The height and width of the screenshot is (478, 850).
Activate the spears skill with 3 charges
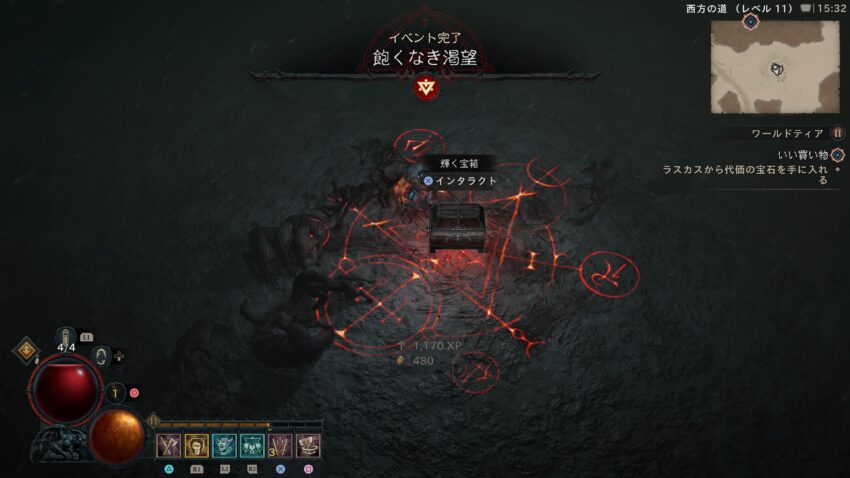[280, 446]
